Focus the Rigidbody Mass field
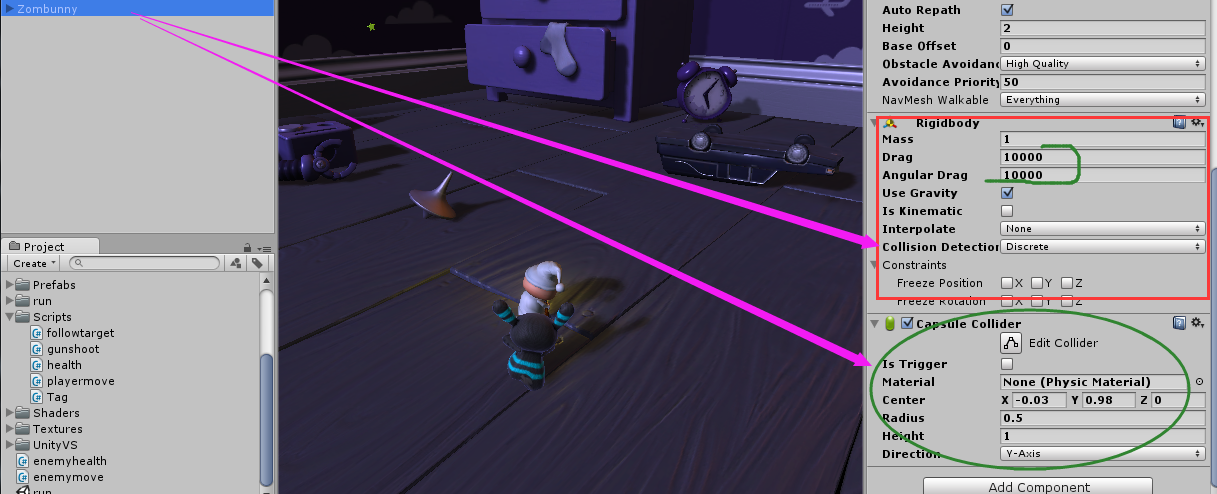Image resolution: width=1217 pixels, height=494 pixels. point(1102,139)
